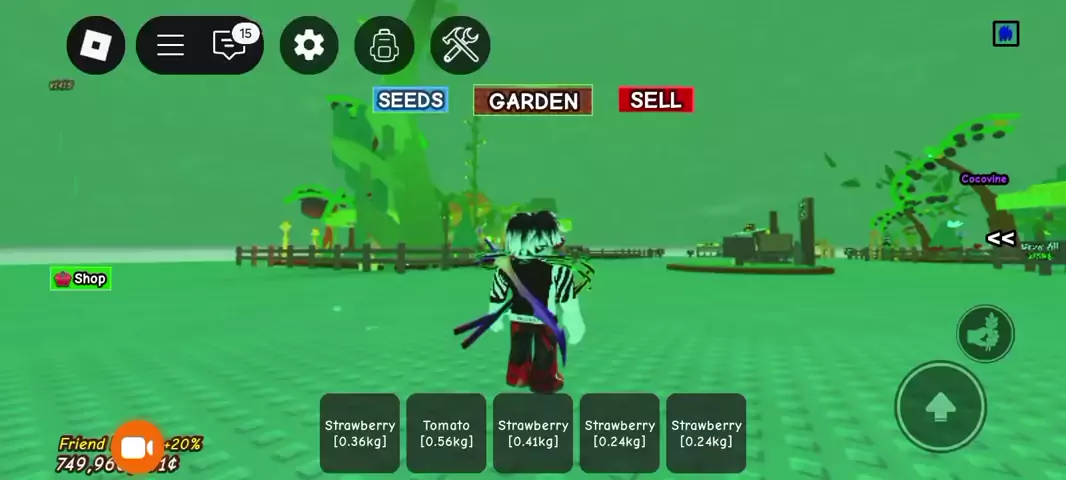Viewport: 1066px width, 480px height.
Task: Open chat with 15 unread messages
Action: [231, 44]
